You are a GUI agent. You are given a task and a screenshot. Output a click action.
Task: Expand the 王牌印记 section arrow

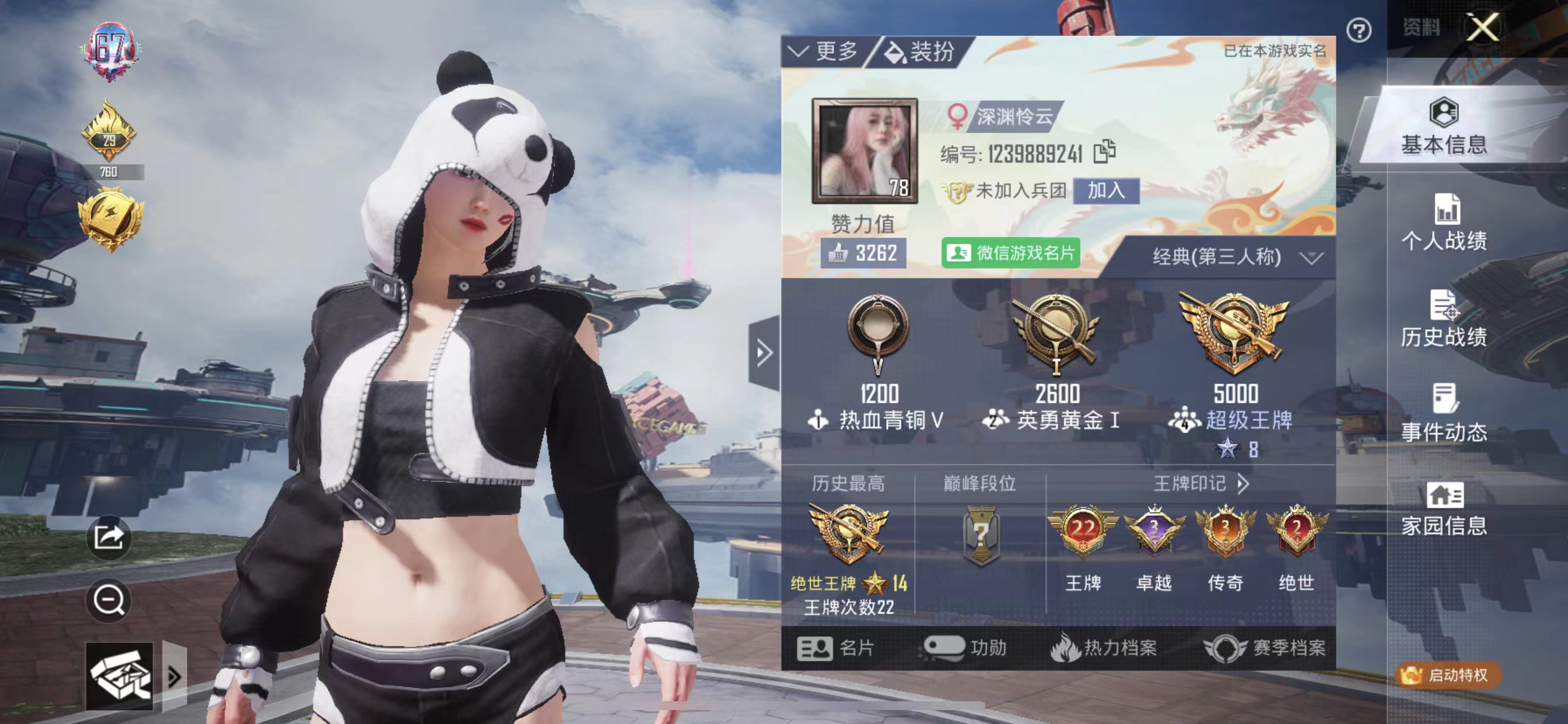tap(1244, 485)
